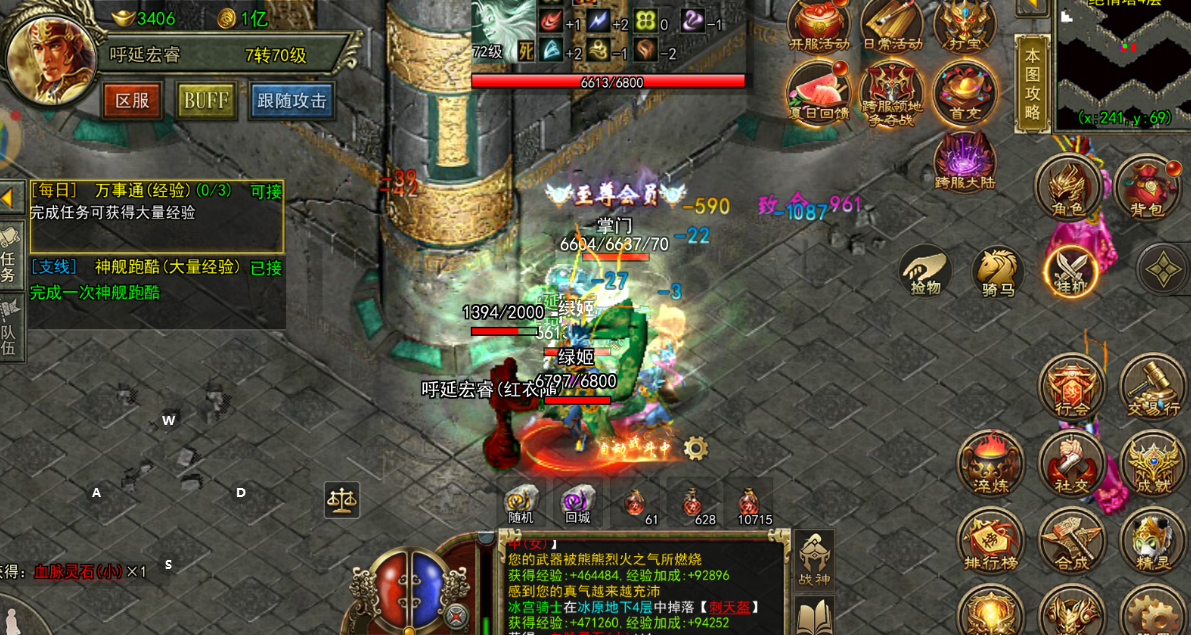Activate 挂机 auto-battle

1070,271
